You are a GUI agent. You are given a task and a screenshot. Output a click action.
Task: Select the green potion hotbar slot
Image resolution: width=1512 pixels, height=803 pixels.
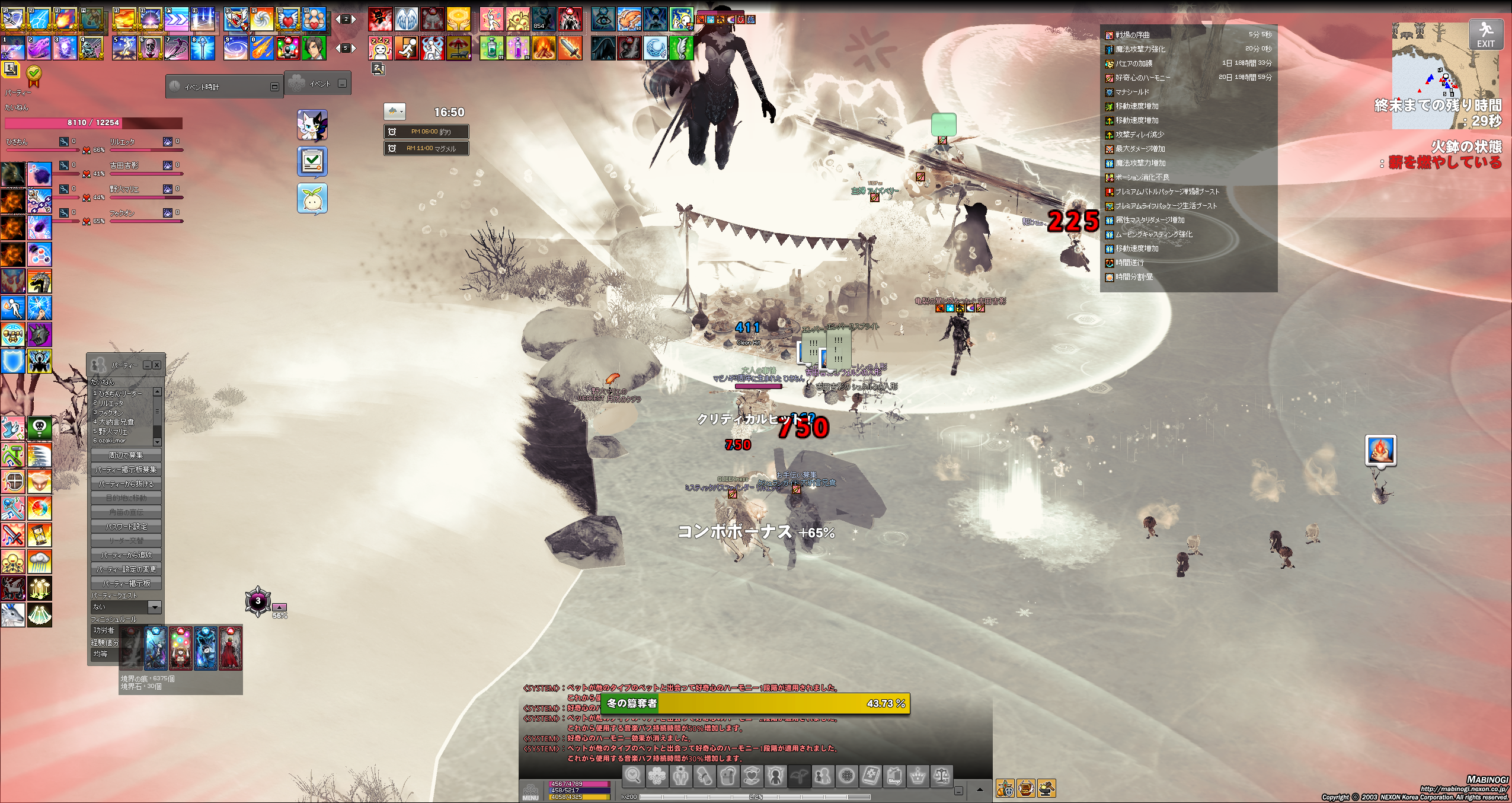click(x=491, y=48)
